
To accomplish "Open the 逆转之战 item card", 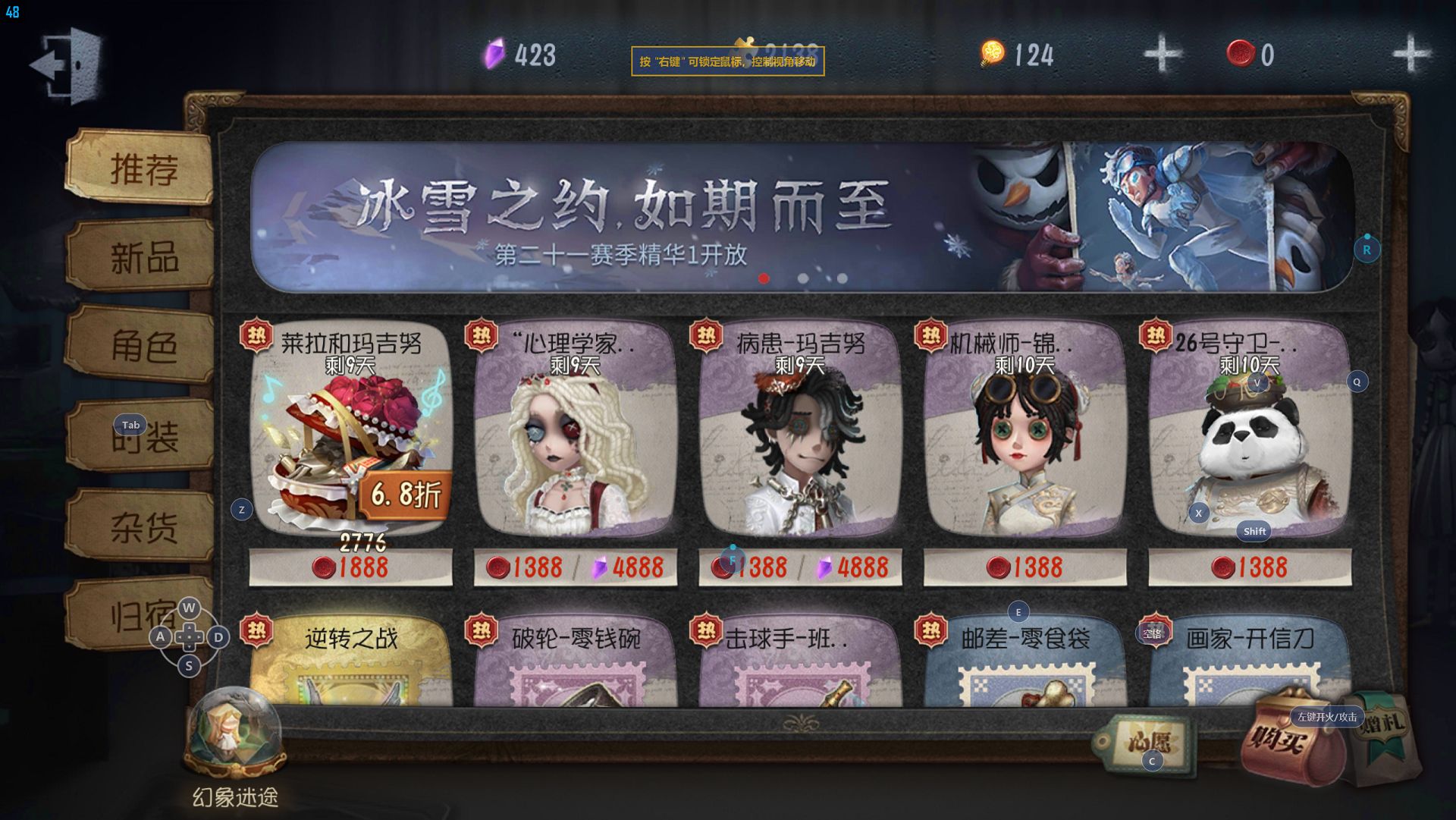I will [350, 661].
